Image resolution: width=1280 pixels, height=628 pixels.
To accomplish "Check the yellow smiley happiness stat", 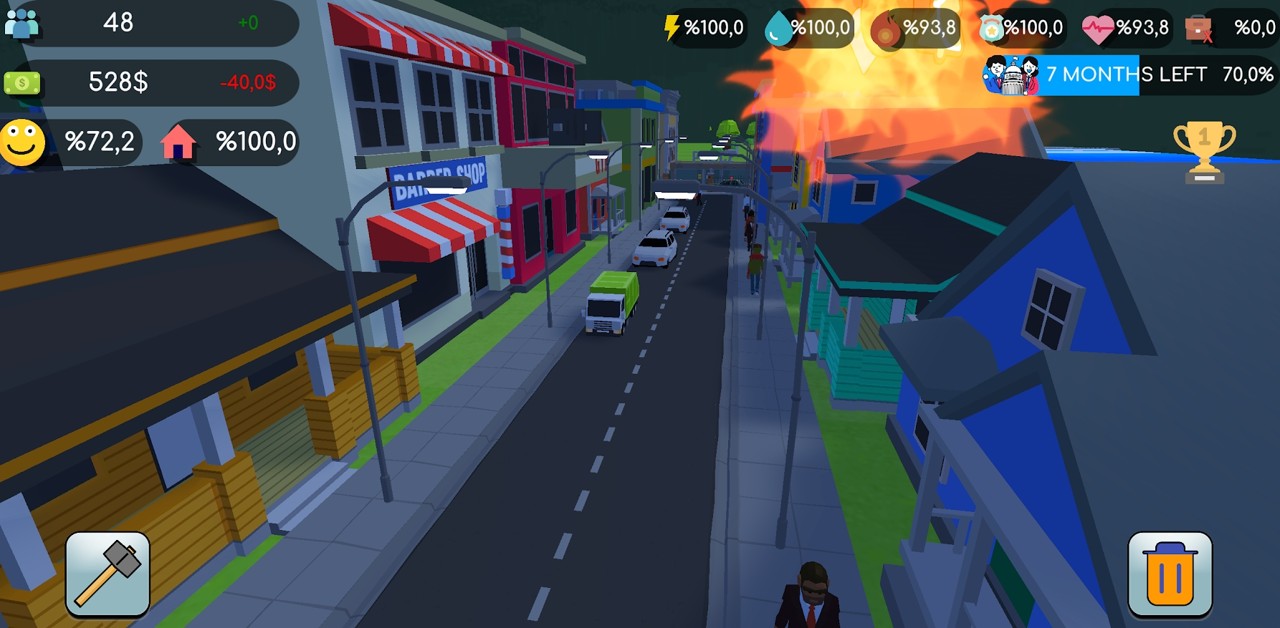I will (x=72, y=142).
